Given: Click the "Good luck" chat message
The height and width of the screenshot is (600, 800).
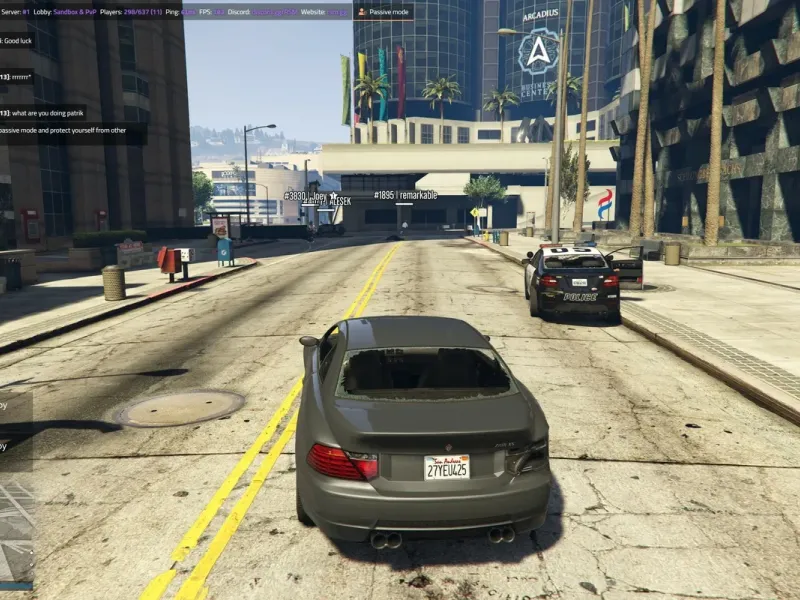Looking at the screenshot, I should 18,40.
